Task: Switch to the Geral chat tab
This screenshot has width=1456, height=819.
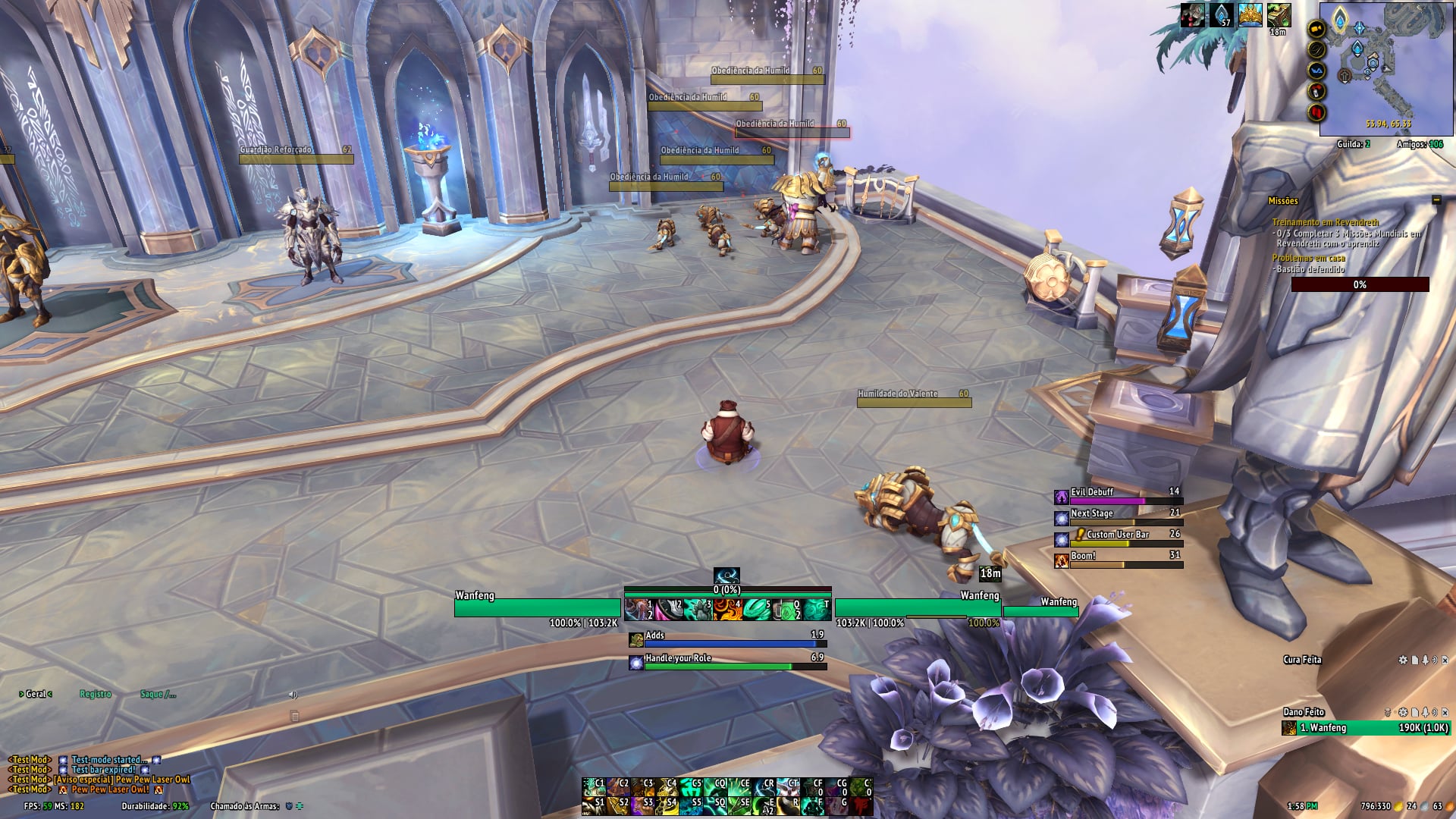Action: click(36, 694)
